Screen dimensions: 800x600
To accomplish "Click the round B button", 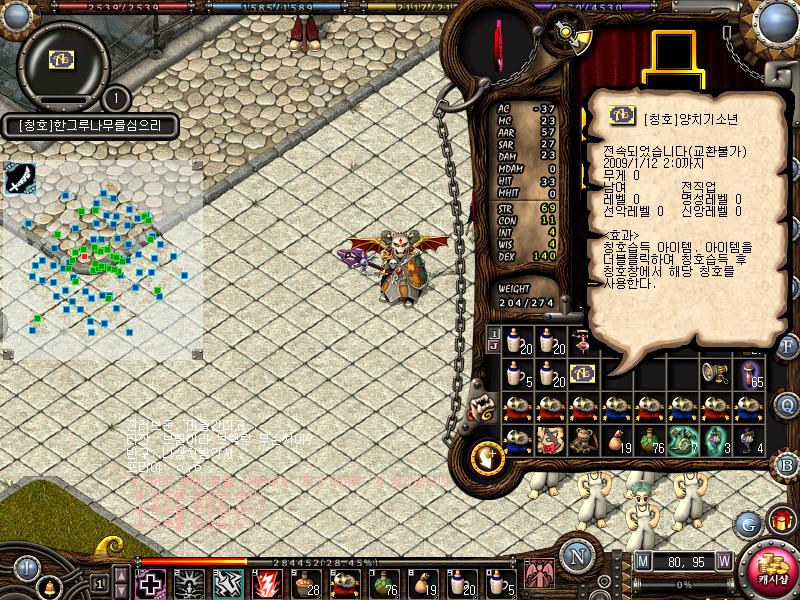I will click(x=787, y=464).
